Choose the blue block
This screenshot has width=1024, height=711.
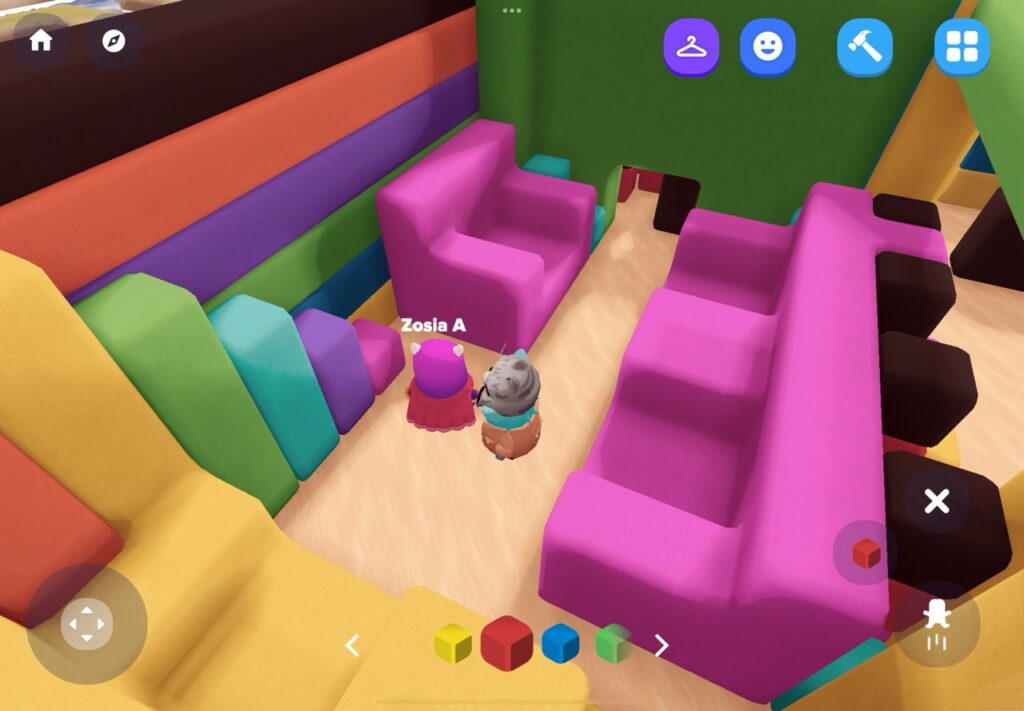(x=560, y=644)
